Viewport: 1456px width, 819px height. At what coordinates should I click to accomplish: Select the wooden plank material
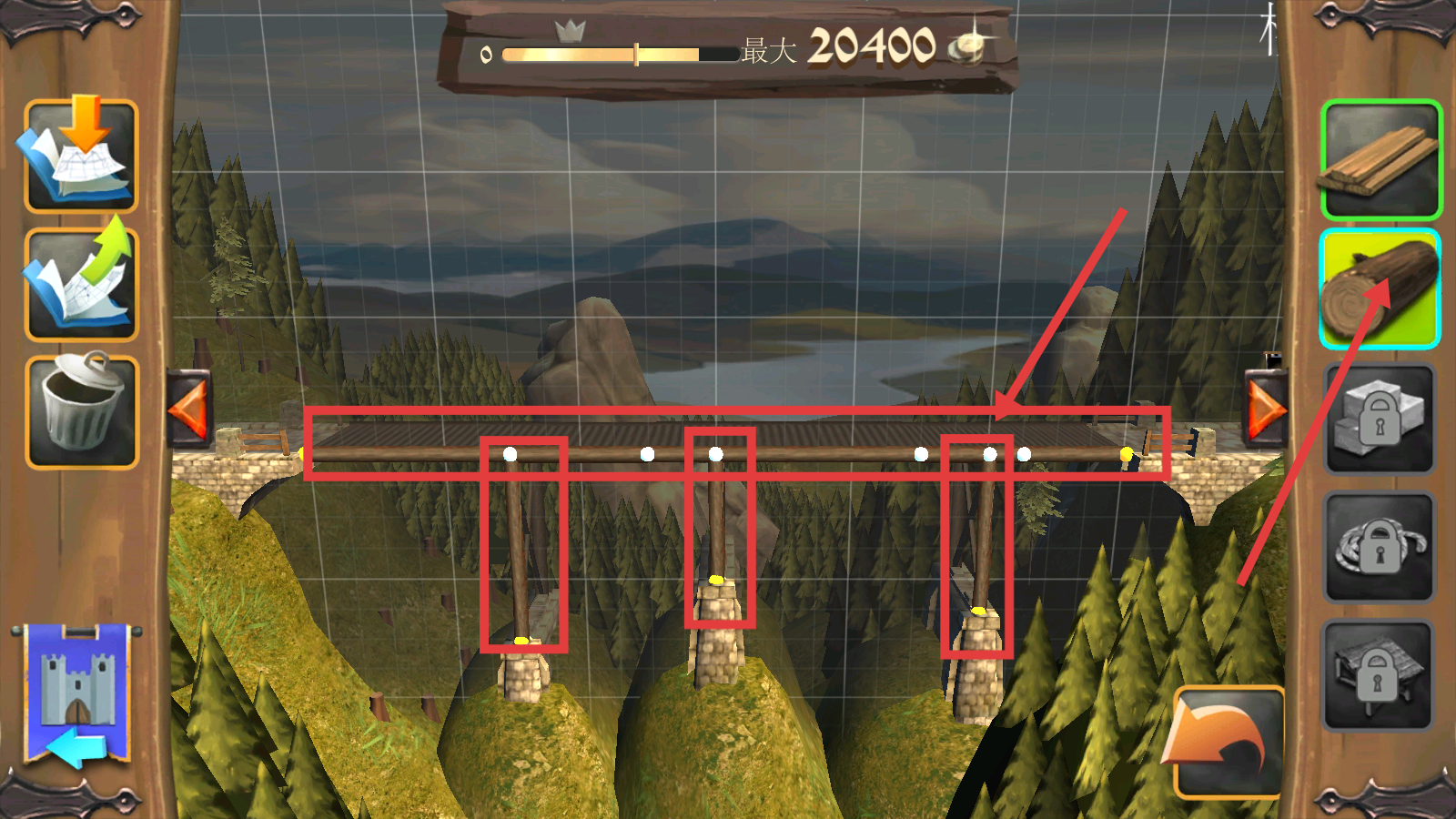pos(1380,160)
